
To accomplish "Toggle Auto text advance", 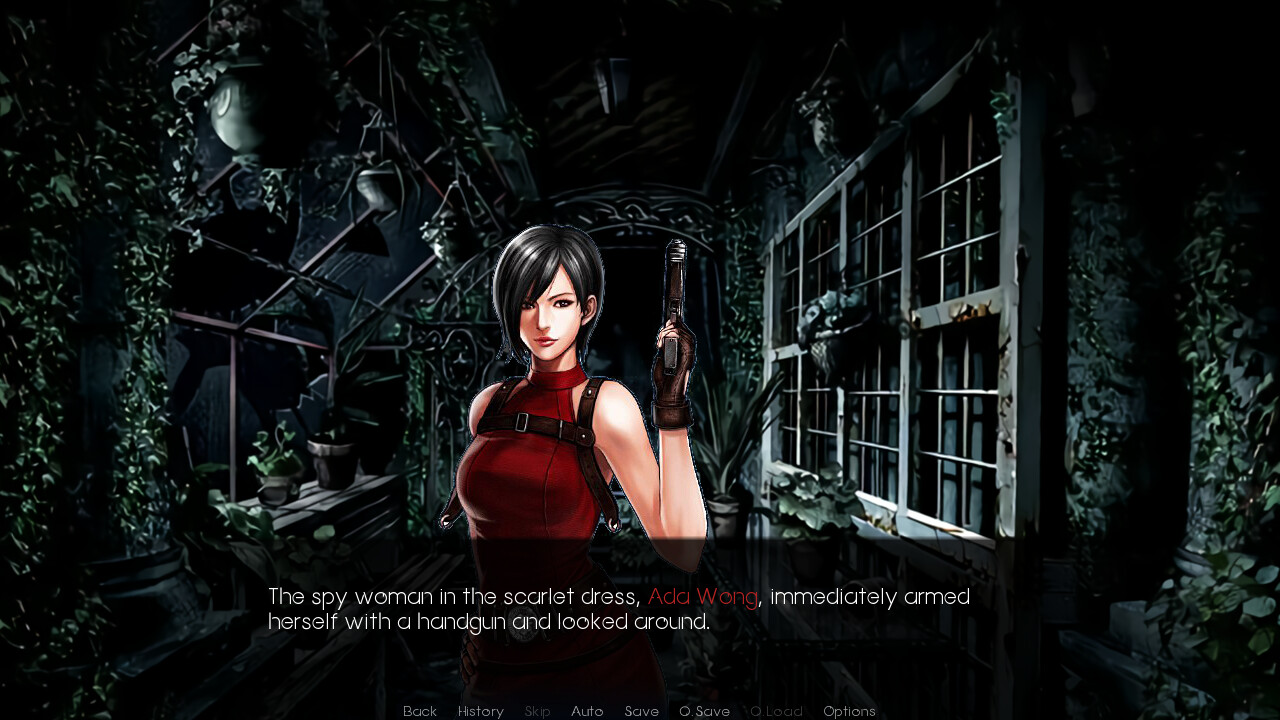I will [x=587, y=711].
